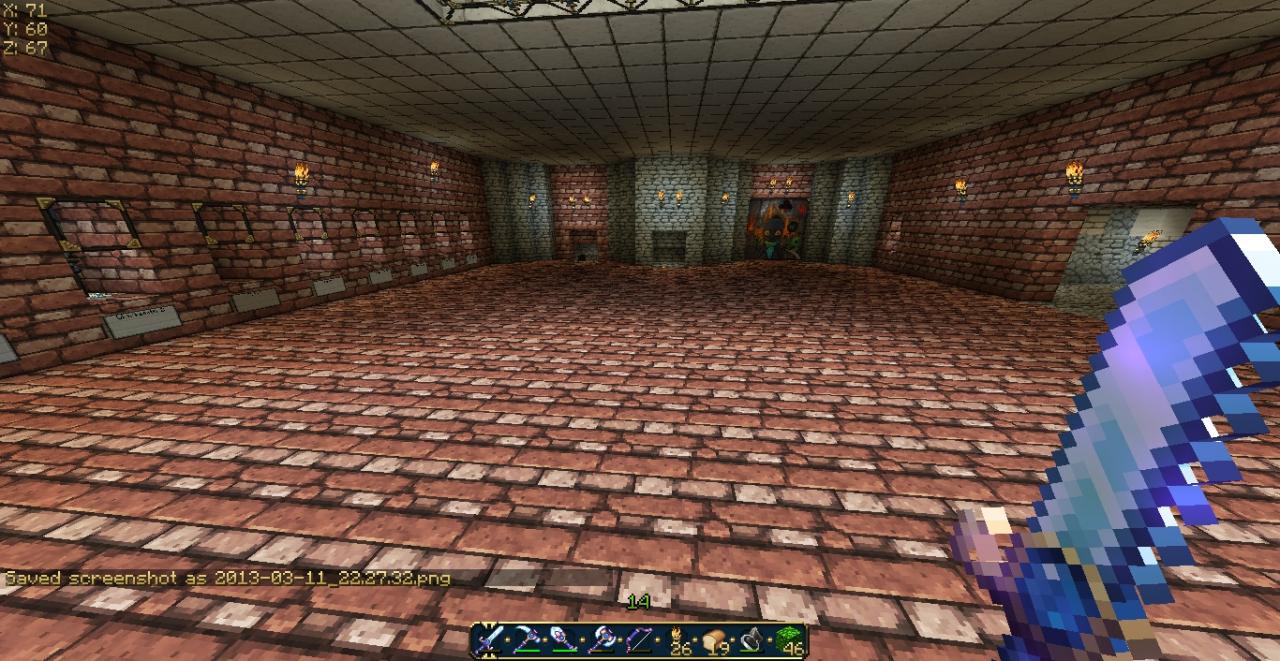
Task: Choose the shovel hotbar slot
Action: [564, 640]
